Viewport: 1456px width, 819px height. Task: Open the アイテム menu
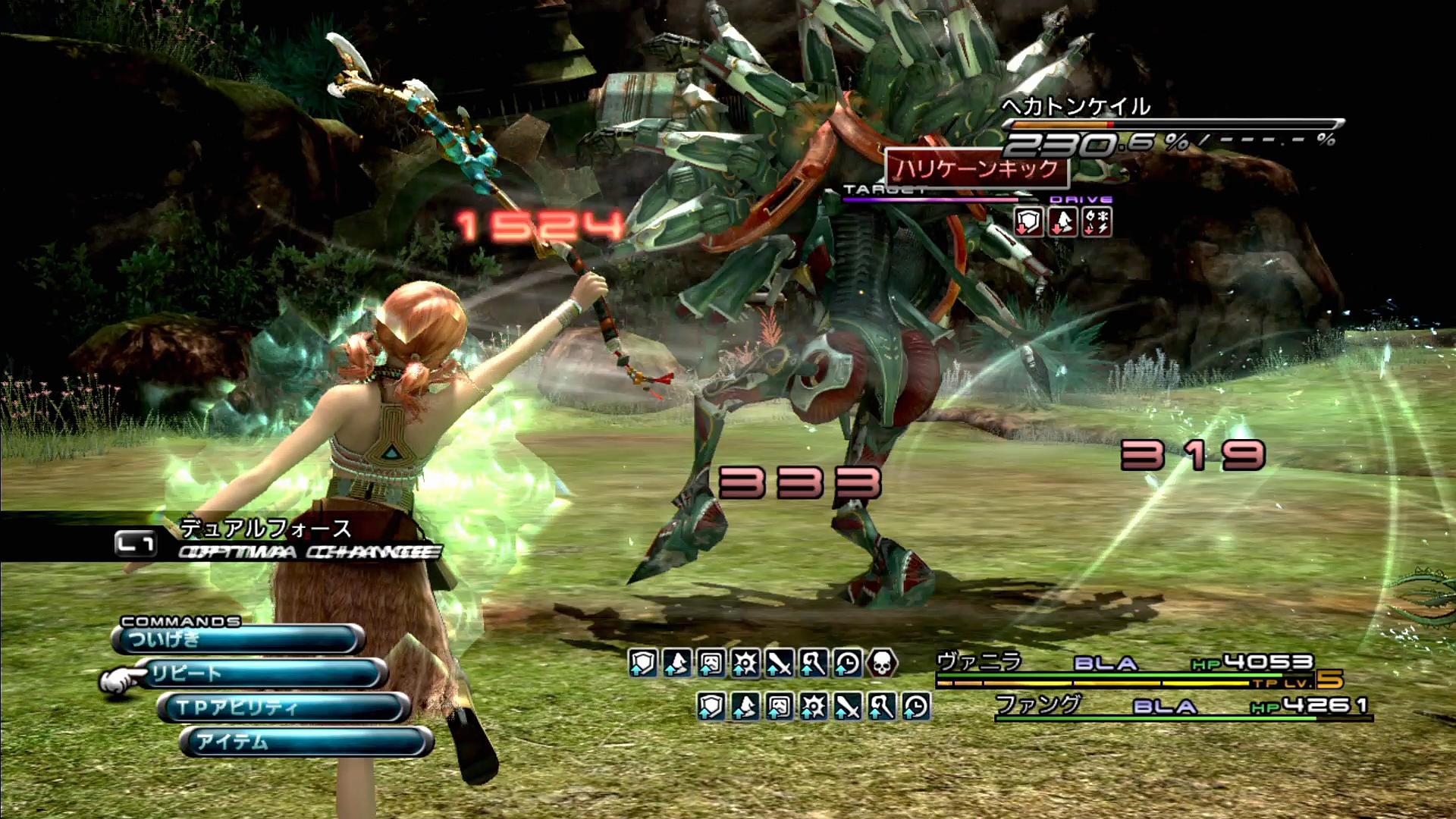click(x=306, y=742)
